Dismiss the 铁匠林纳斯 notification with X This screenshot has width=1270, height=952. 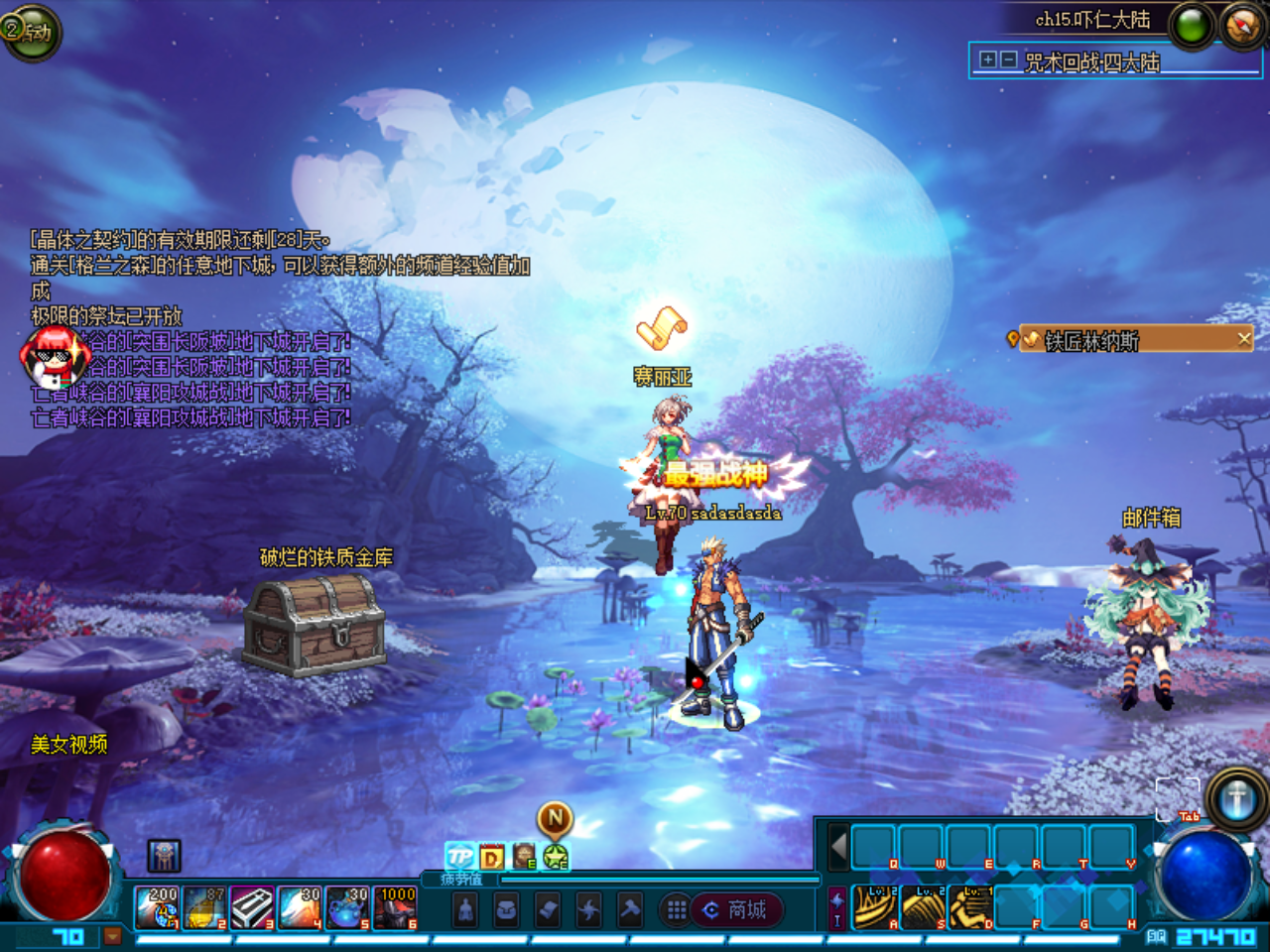[1245, 338]
